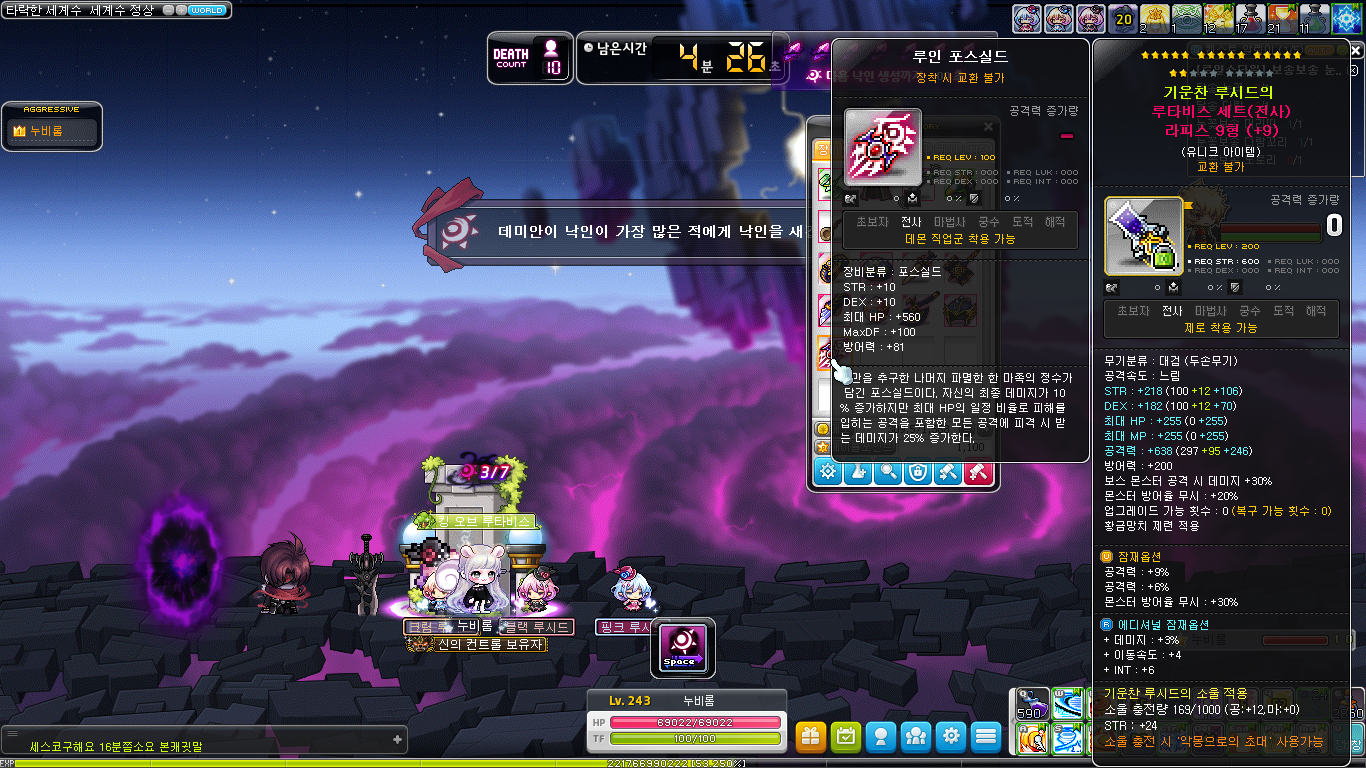1366x768 pixels.
Task: Select the dark hooded buff icon showing 20
Action: 1123,18
